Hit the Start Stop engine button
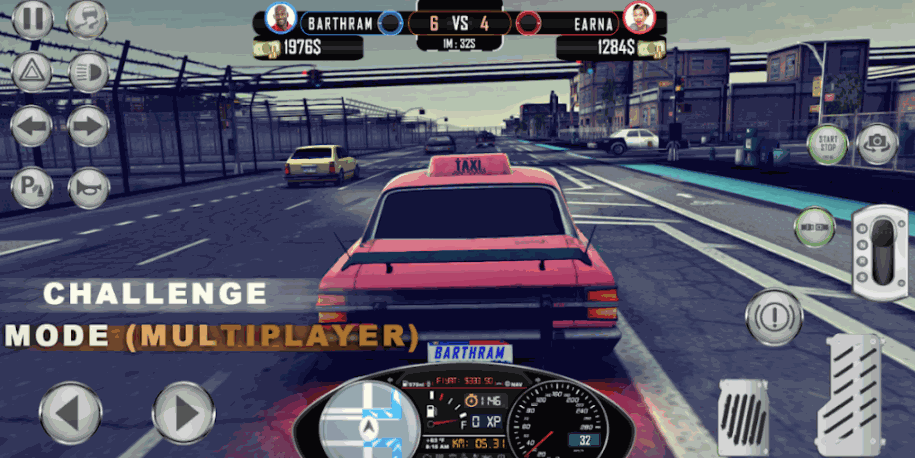The width and height of the screenshot is (915, 458). click(x=827, y=145)
